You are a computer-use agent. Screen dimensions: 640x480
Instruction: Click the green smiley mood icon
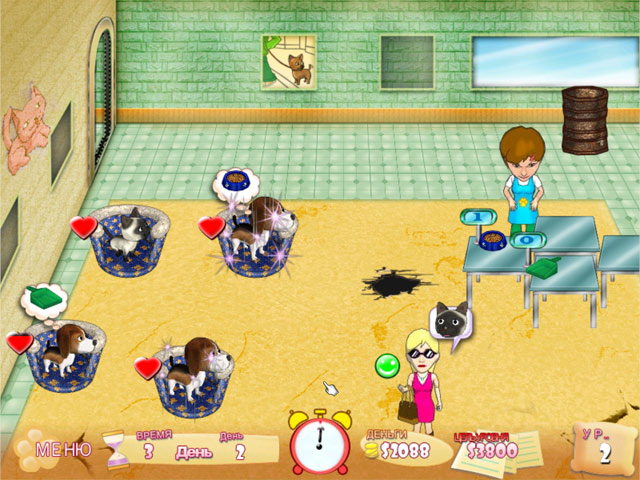point(387,366)
